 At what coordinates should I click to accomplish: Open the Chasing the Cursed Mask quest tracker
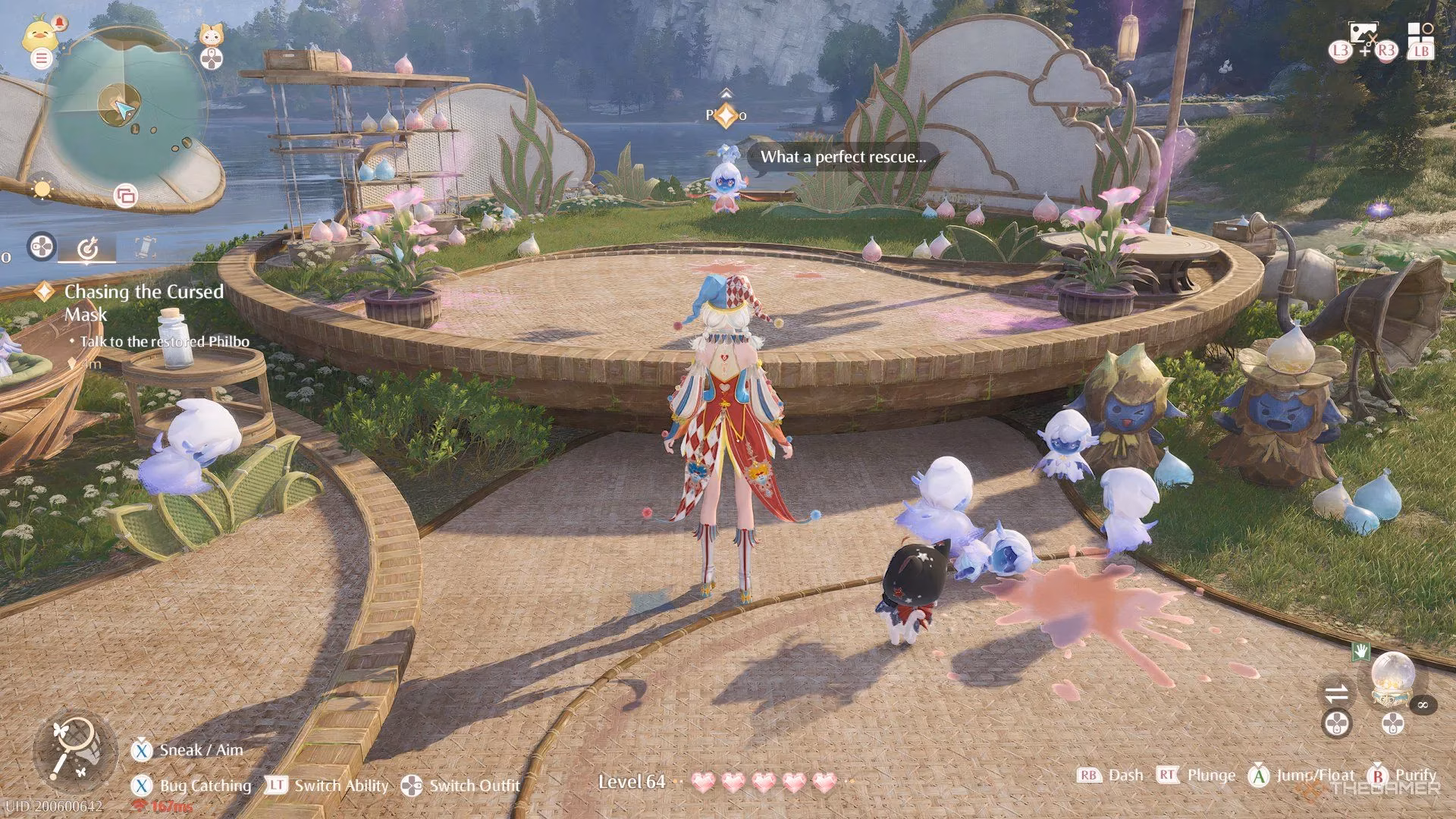[x=143, y=302]
